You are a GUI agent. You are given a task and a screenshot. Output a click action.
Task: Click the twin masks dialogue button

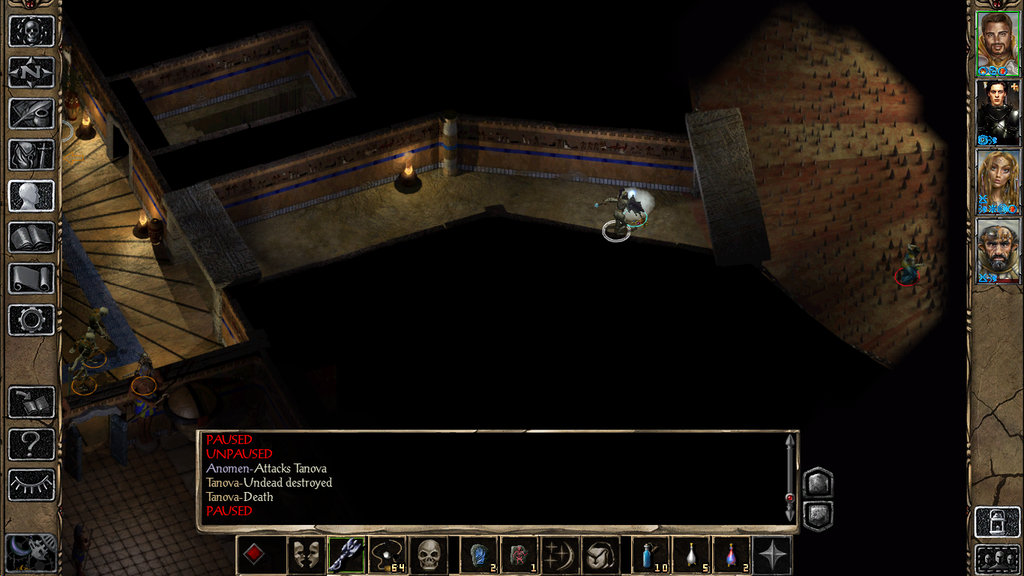[x=305, y=555]
